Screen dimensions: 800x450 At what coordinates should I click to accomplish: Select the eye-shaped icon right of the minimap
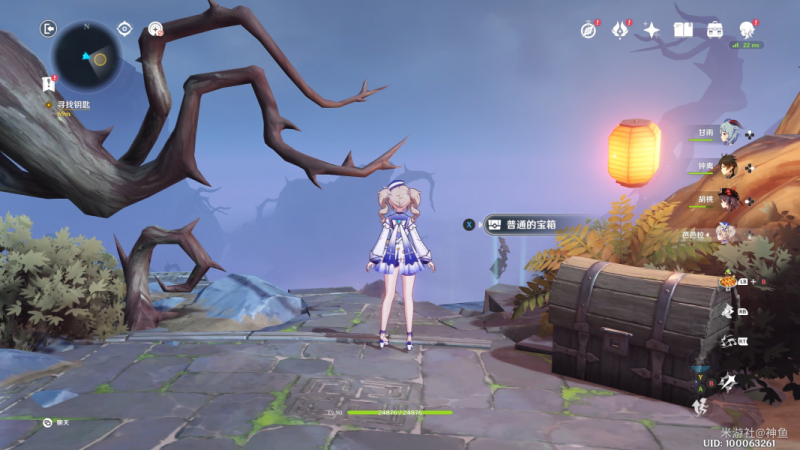pos(125,29)
